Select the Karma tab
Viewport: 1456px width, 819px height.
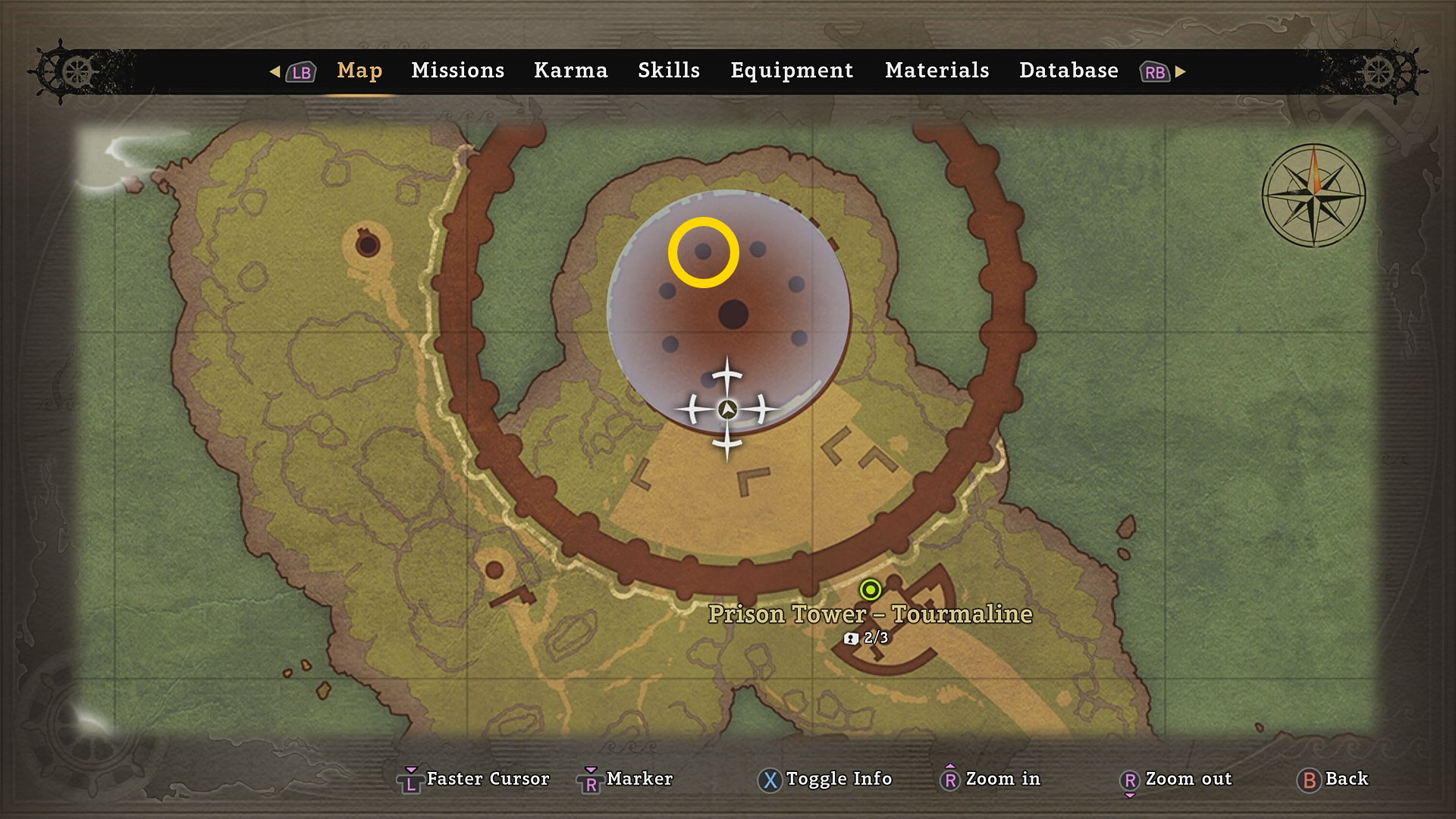tap(570, 71)
